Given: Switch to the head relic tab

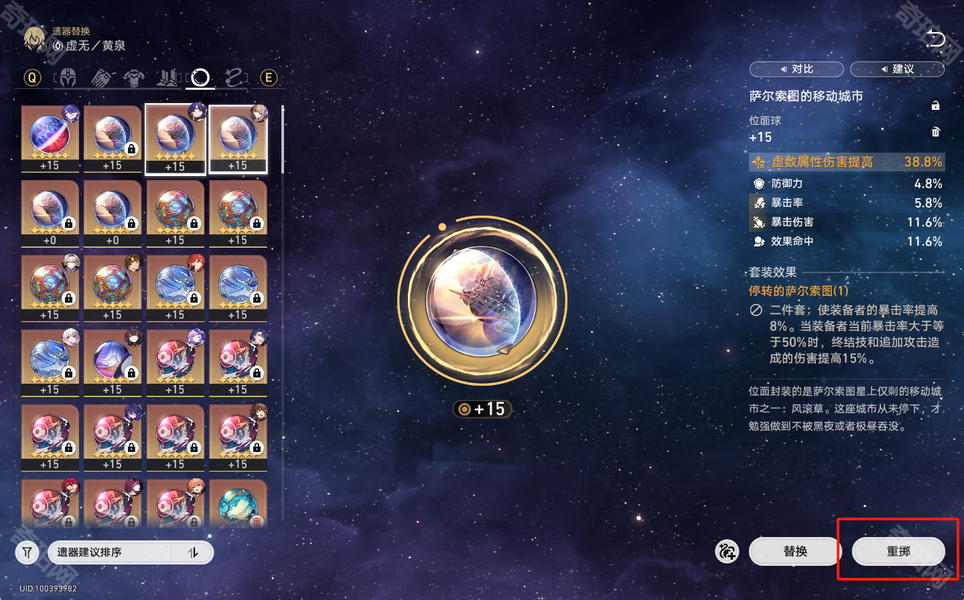Looking at the screenshot, I should click(x=70, y=77).
